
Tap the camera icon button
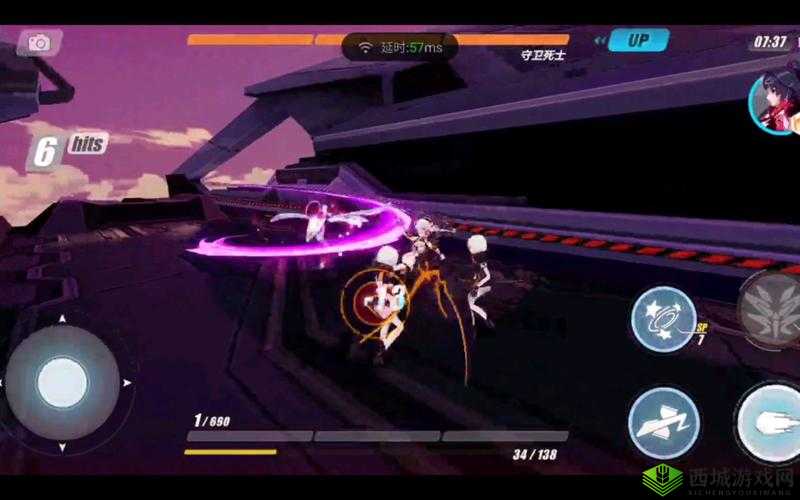pos(39,42)
